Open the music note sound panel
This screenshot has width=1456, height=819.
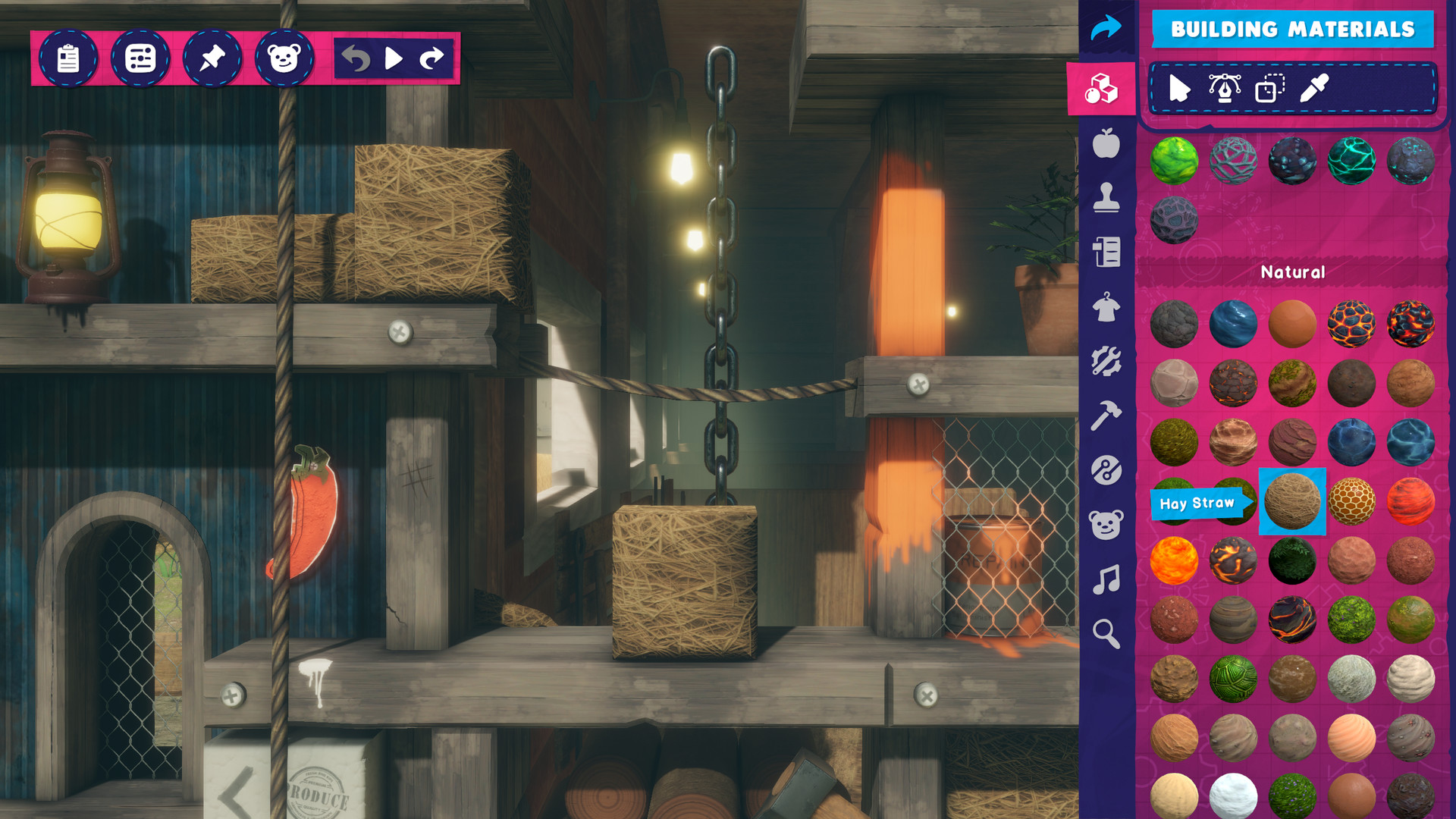point(1106,580)
